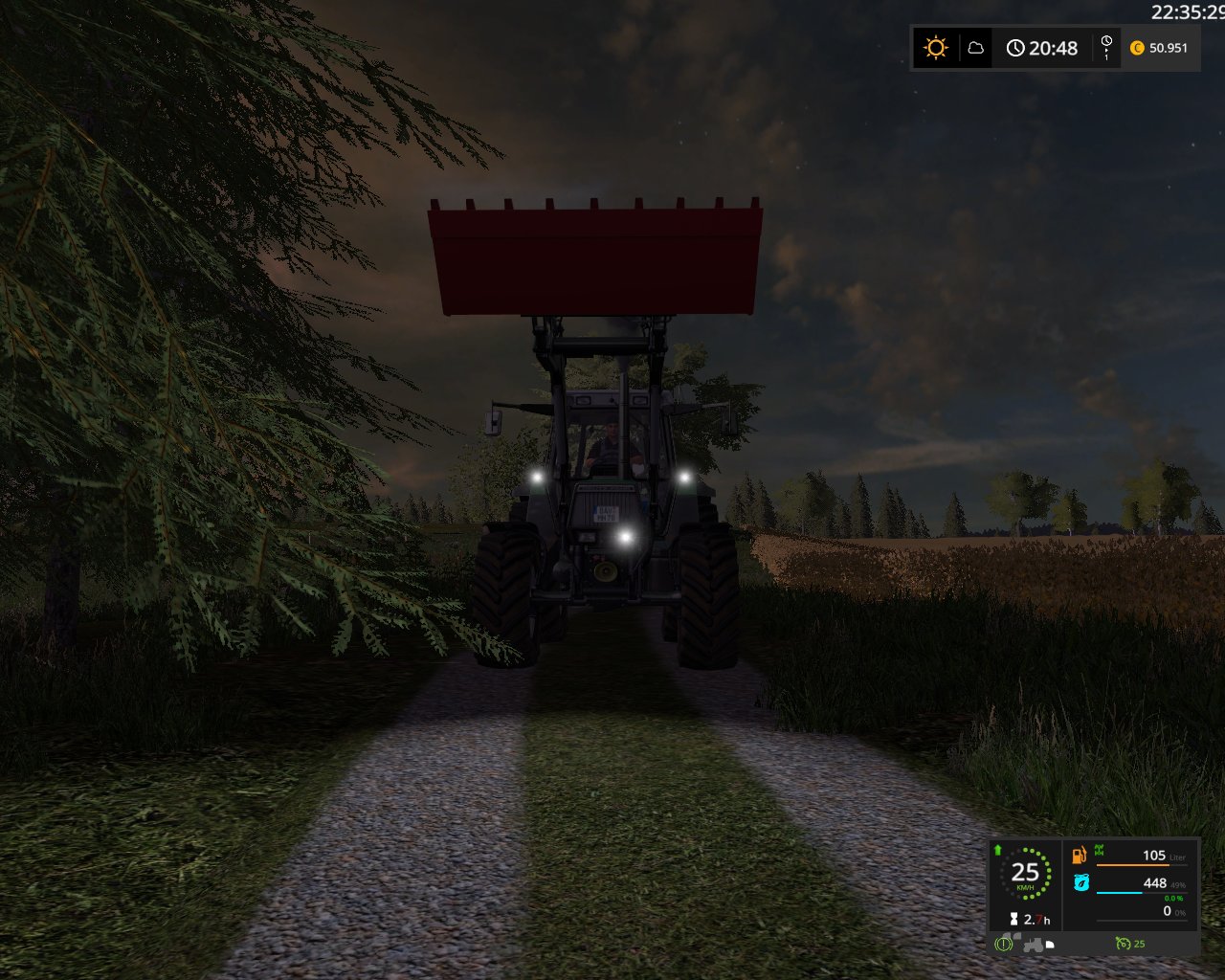This screenshot has width=1225, height=980.
Task: Toggle the cruise control speedometer icon
Action: [1123, 944]
